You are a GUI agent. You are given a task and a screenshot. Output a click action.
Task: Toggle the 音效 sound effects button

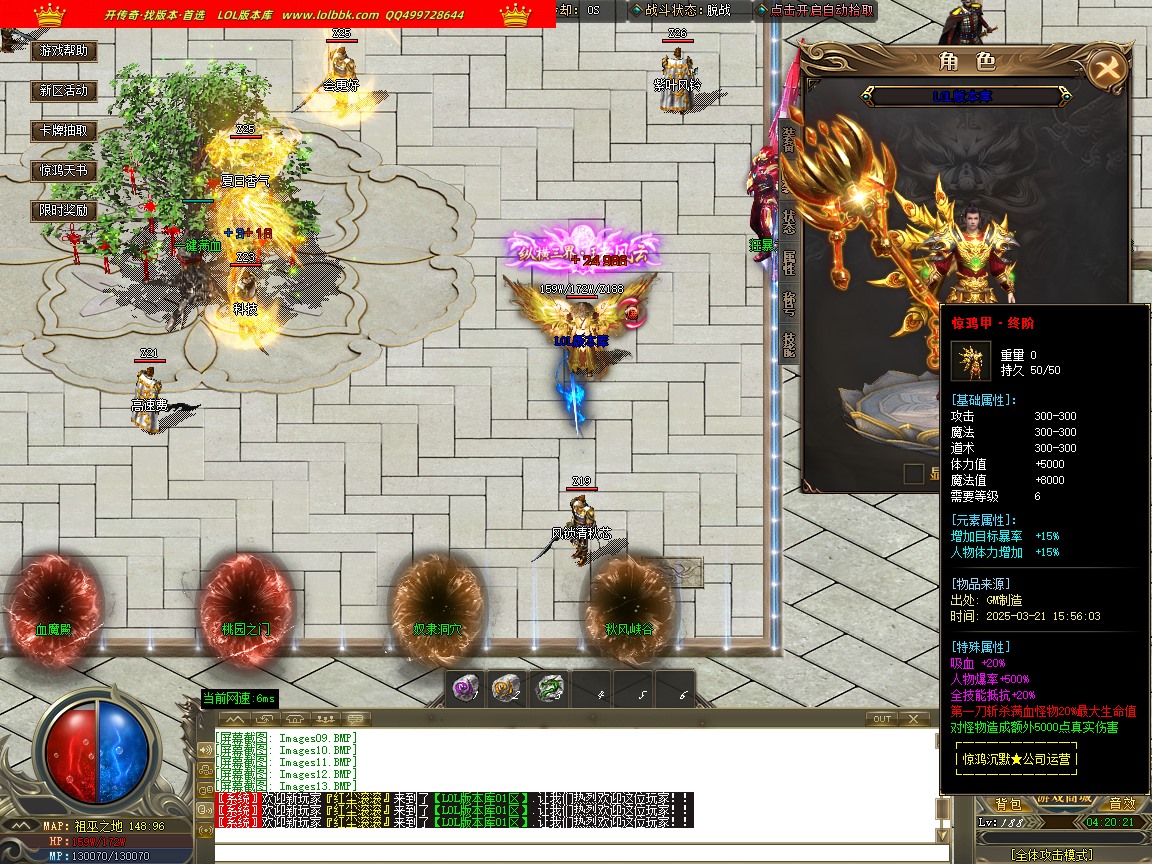click(x=1121, y=804)
